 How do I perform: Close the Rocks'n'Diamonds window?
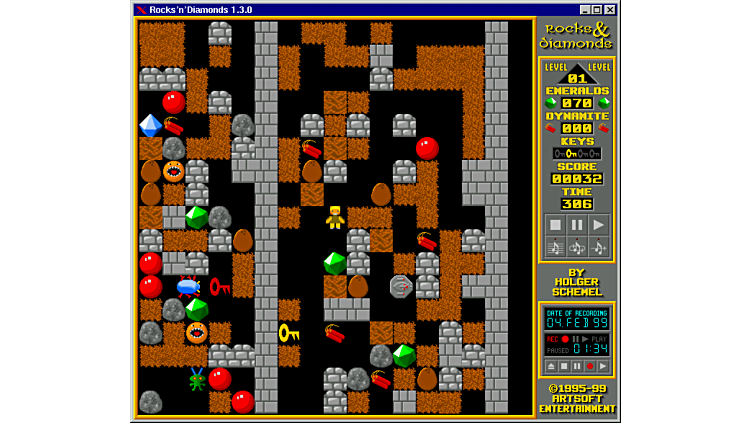610,10
